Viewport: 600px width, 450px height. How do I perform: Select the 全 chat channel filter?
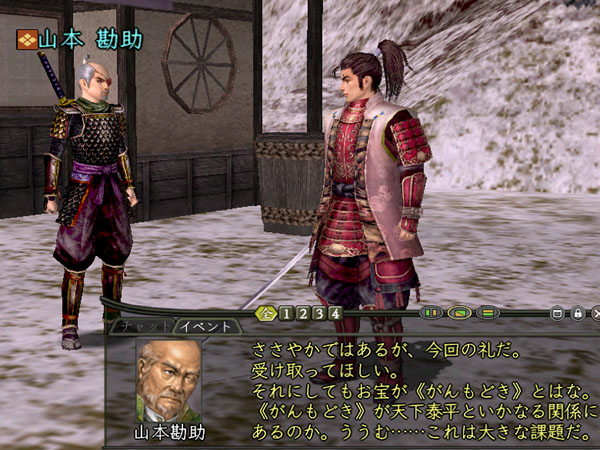pos(266,313)
